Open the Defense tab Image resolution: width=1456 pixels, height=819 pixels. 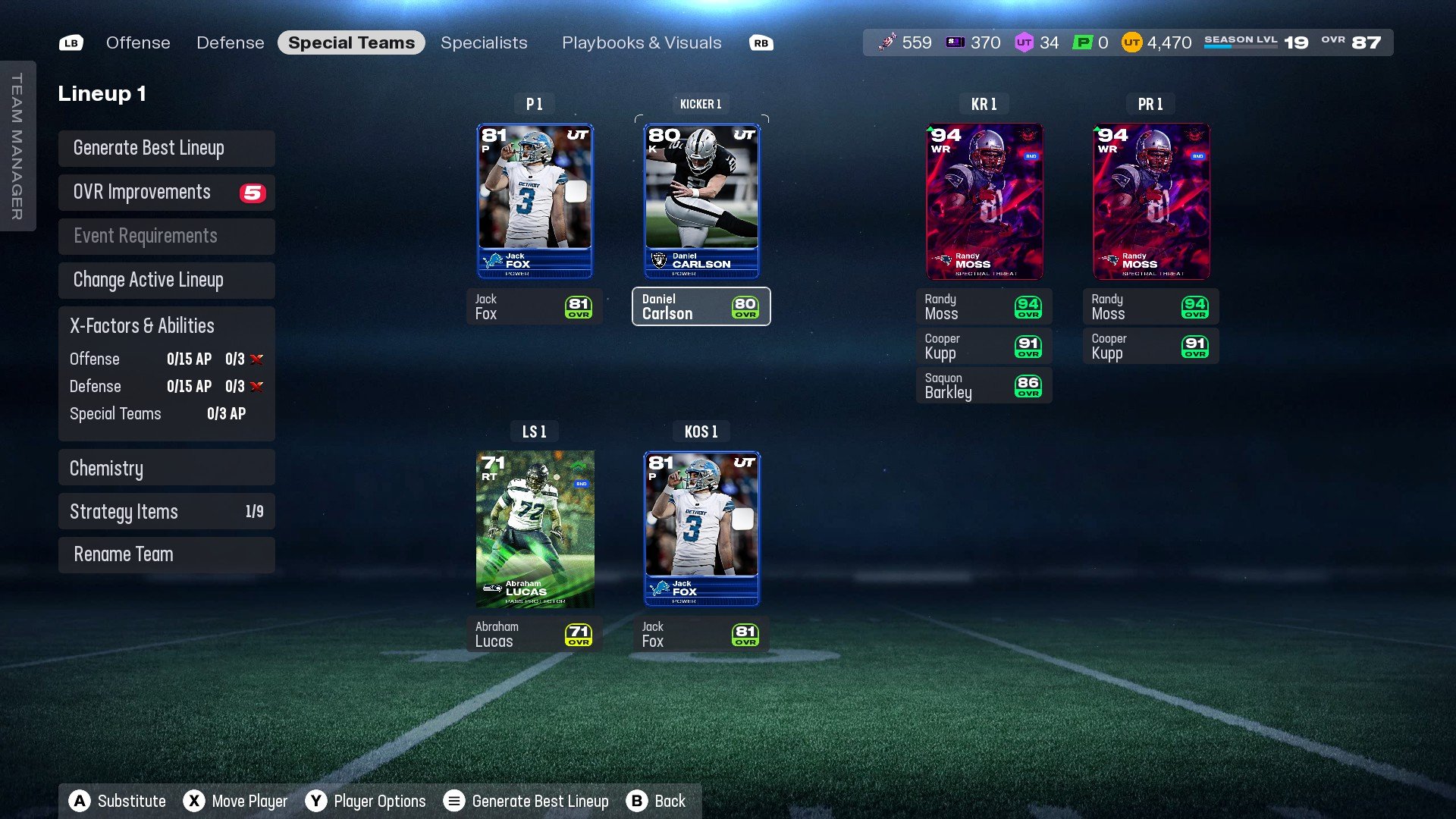point(230,42)
